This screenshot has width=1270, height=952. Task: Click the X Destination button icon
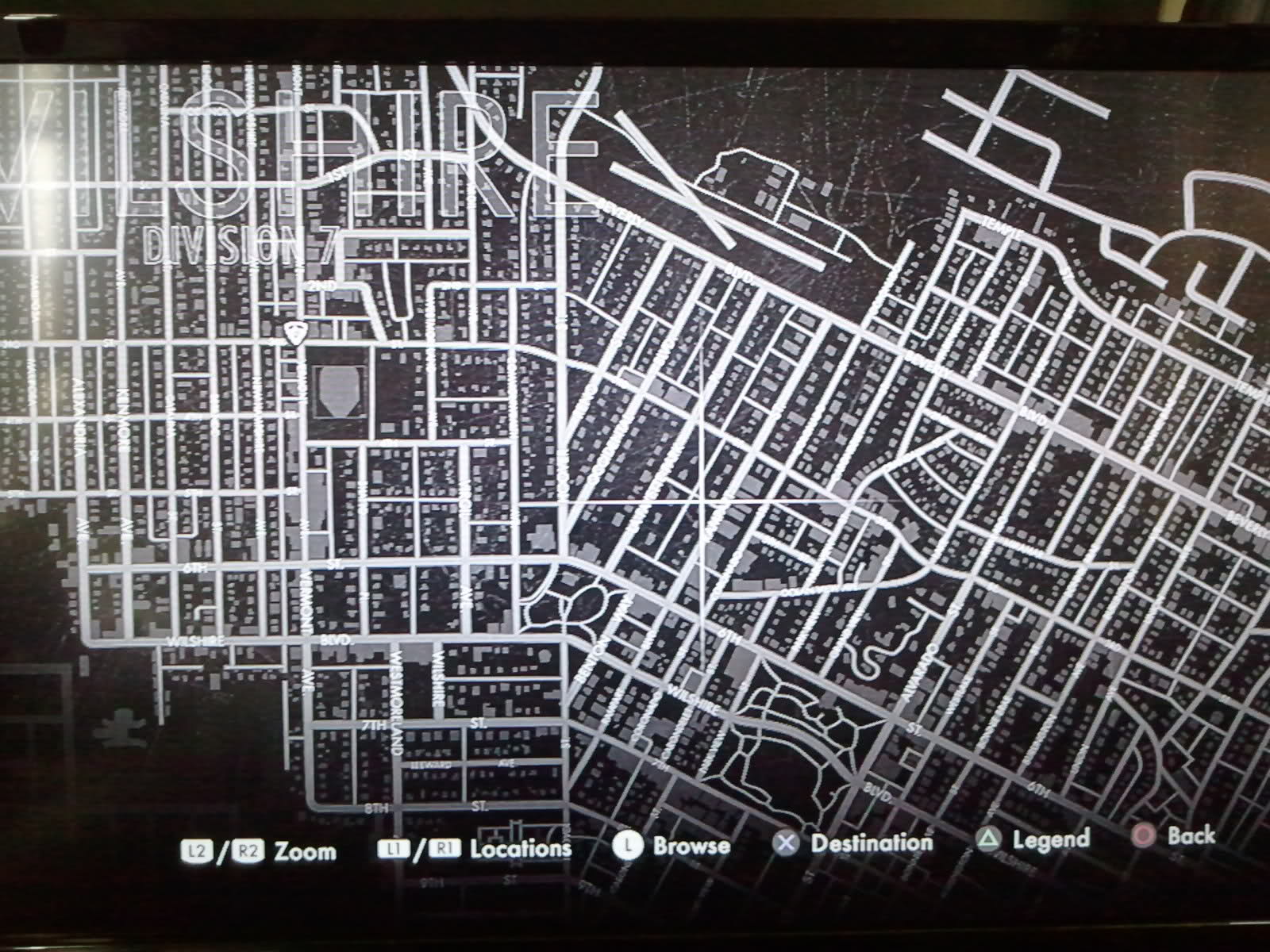(784, 844)
